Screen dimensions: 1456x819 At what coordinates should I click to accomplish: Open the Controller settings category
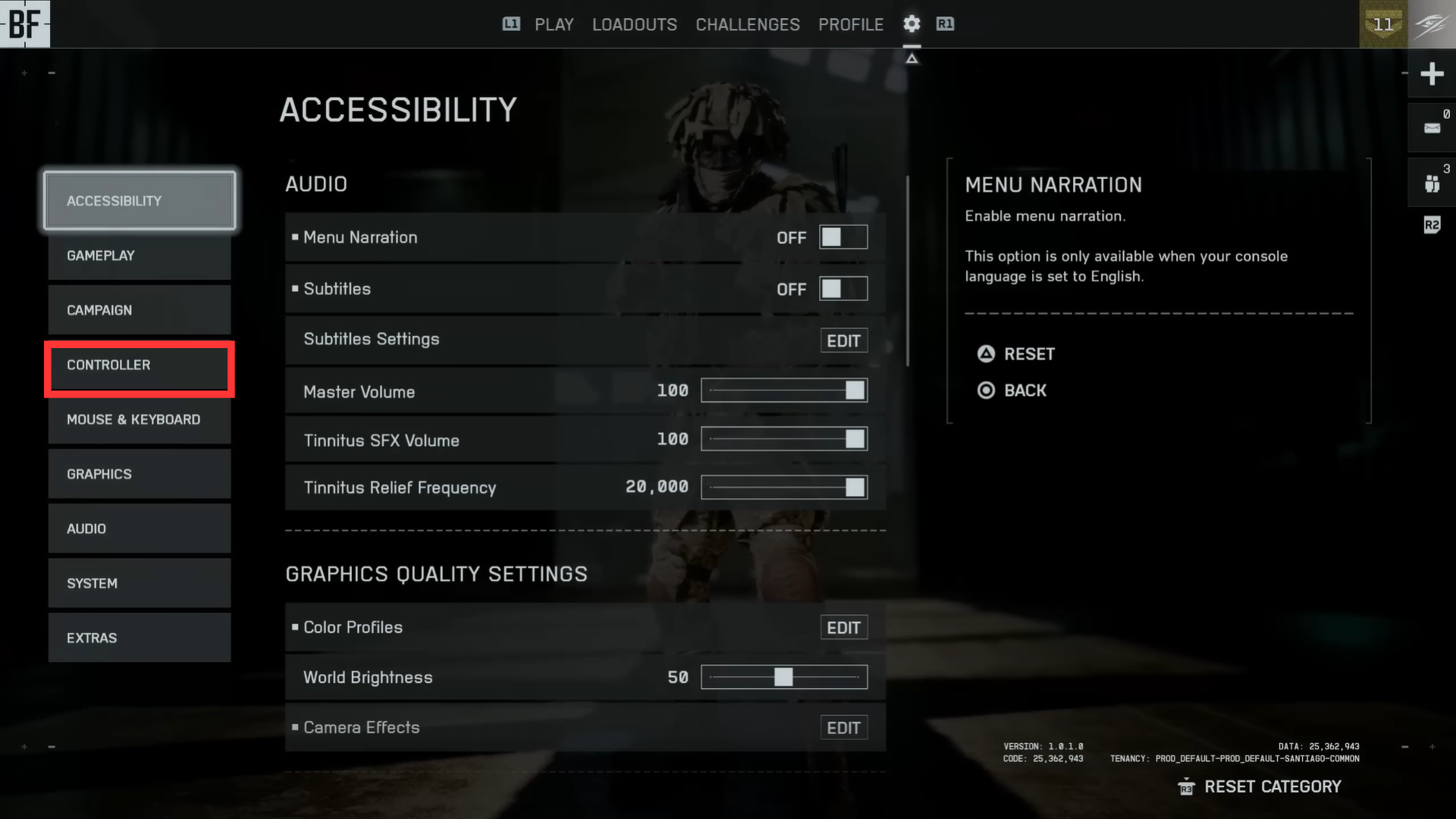[x=140, y=366]
